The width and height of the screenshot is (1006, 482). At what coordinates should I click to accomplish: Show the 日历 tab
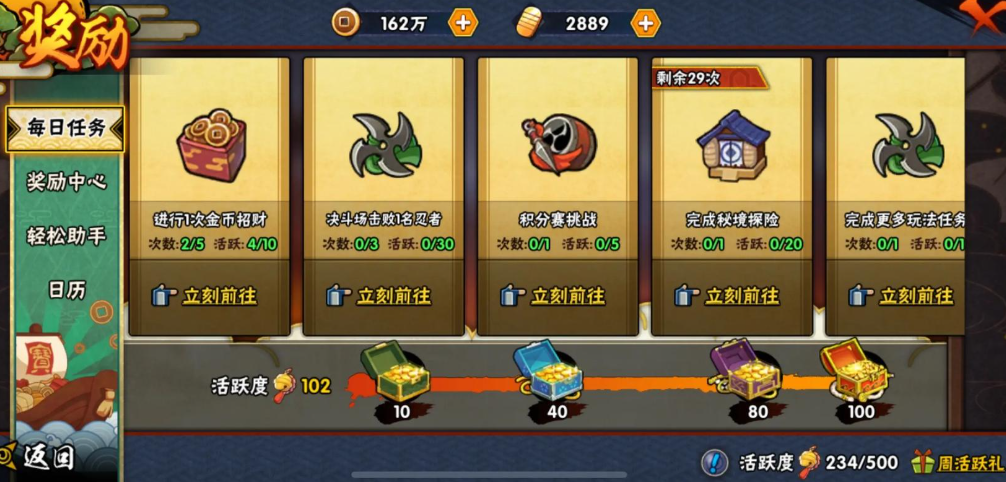(66, 290)
